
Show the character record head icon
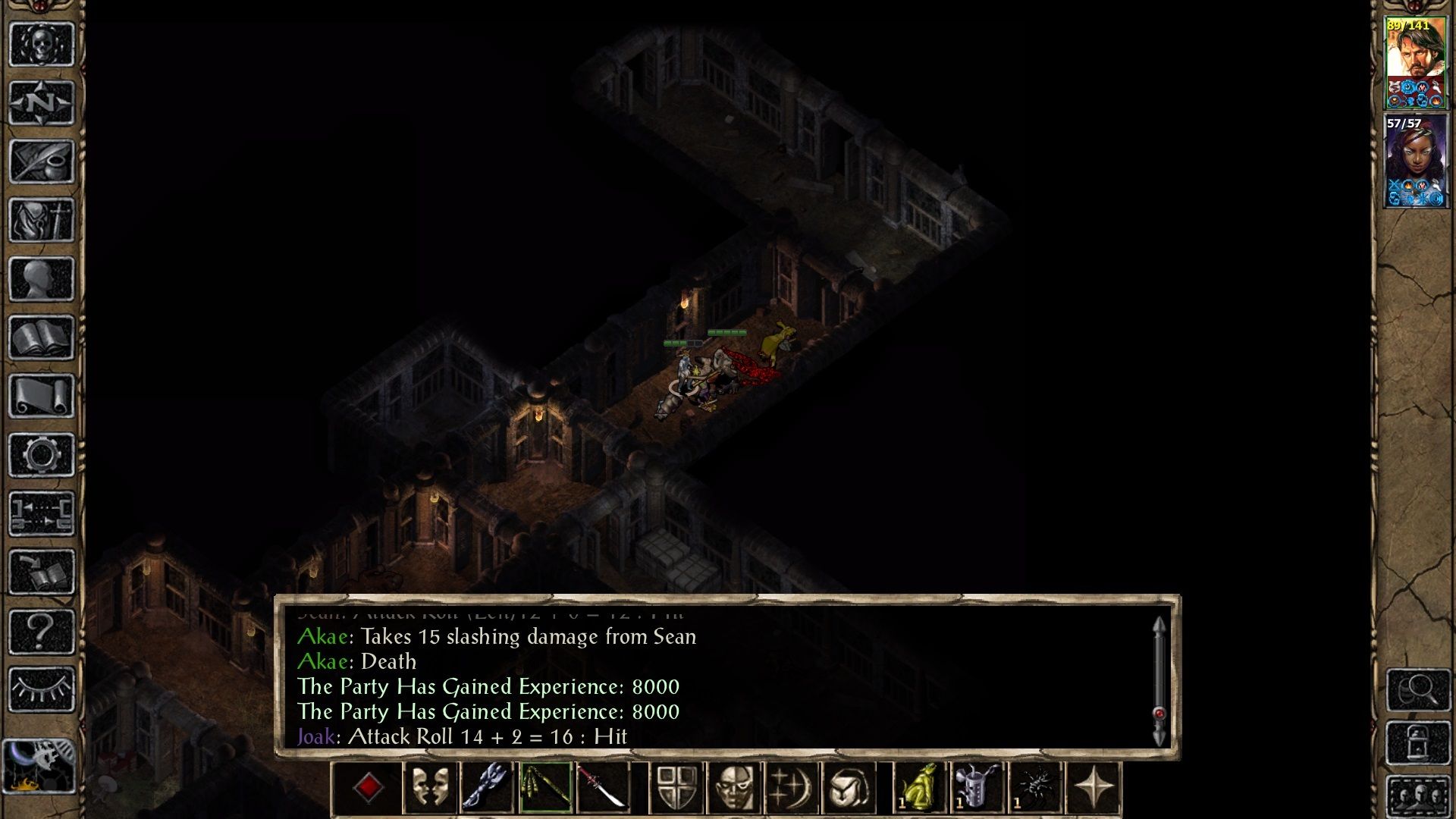coord(42,279)
